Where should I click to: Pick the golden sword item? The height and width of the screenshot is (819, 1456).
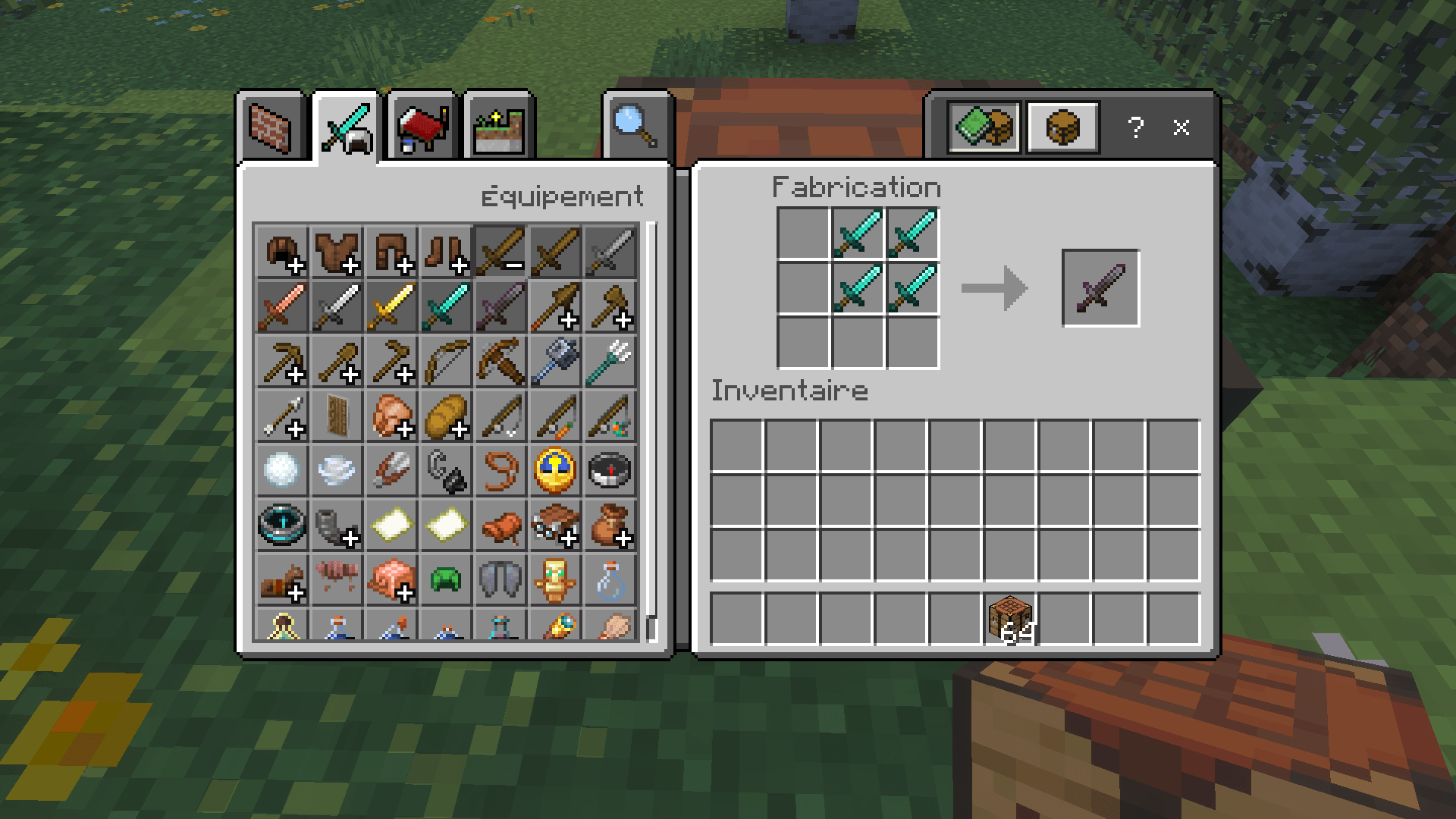pos(391,306)
